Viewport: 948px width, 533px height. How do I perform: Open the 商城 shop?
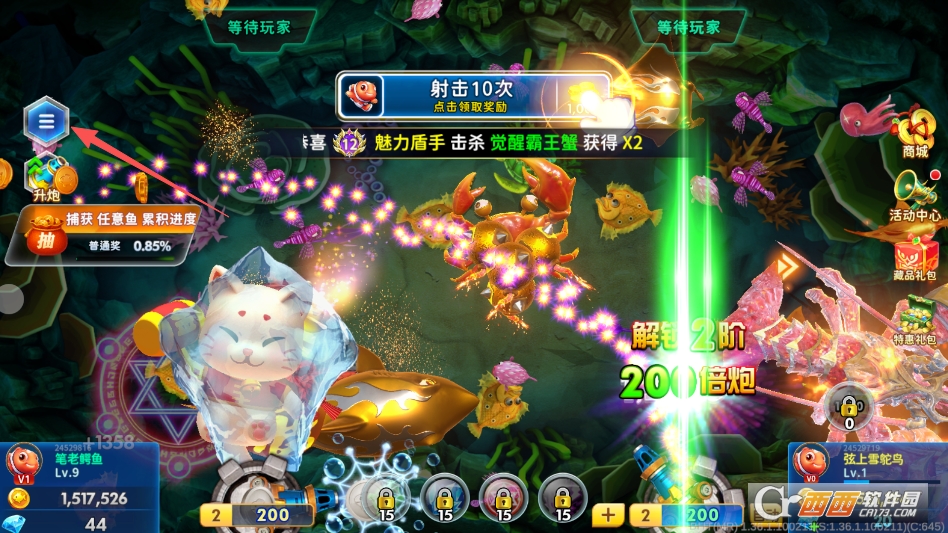913,132
